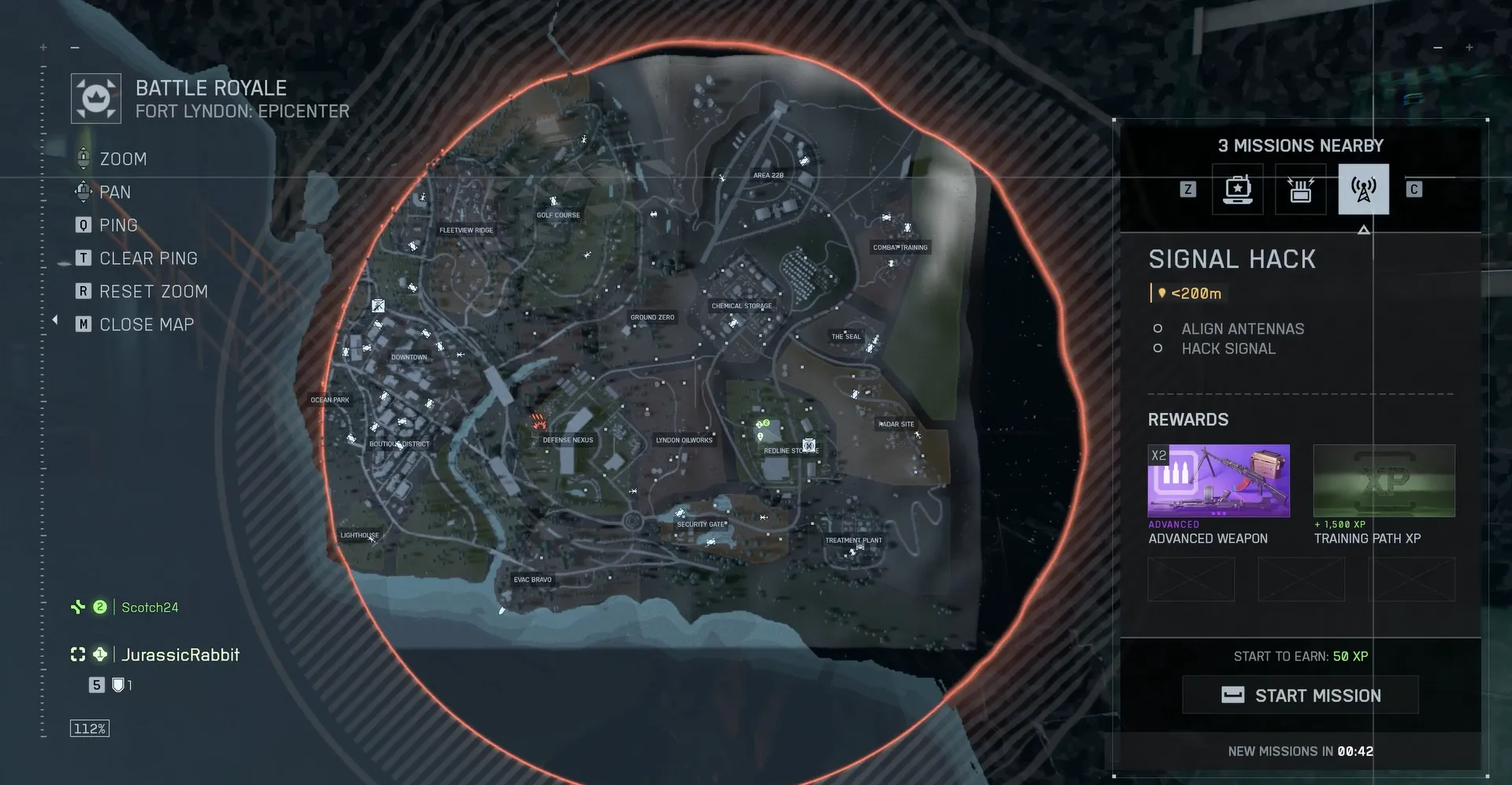
Task: Click the arrow below the selected mission
Action: 1363,229
